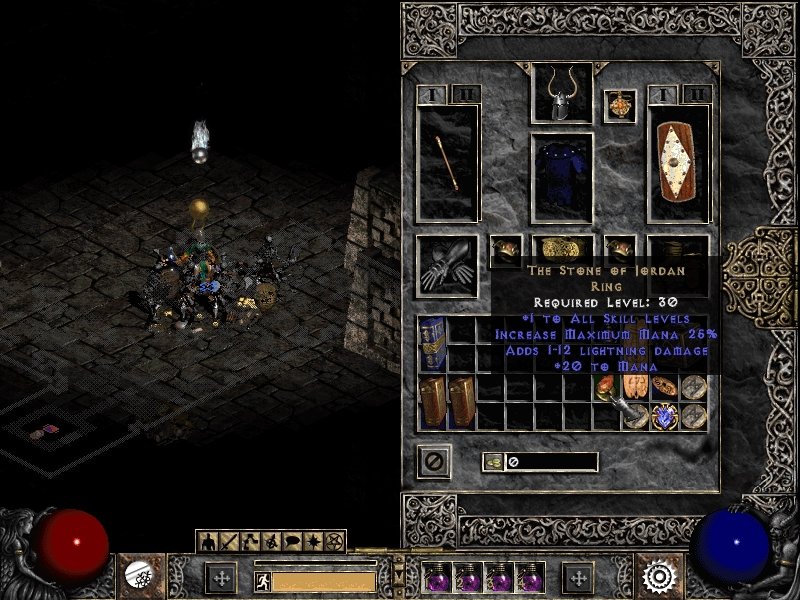Open the message log speech bubble icon
Screen dimensions: 800x600
(x=293, y=541)
